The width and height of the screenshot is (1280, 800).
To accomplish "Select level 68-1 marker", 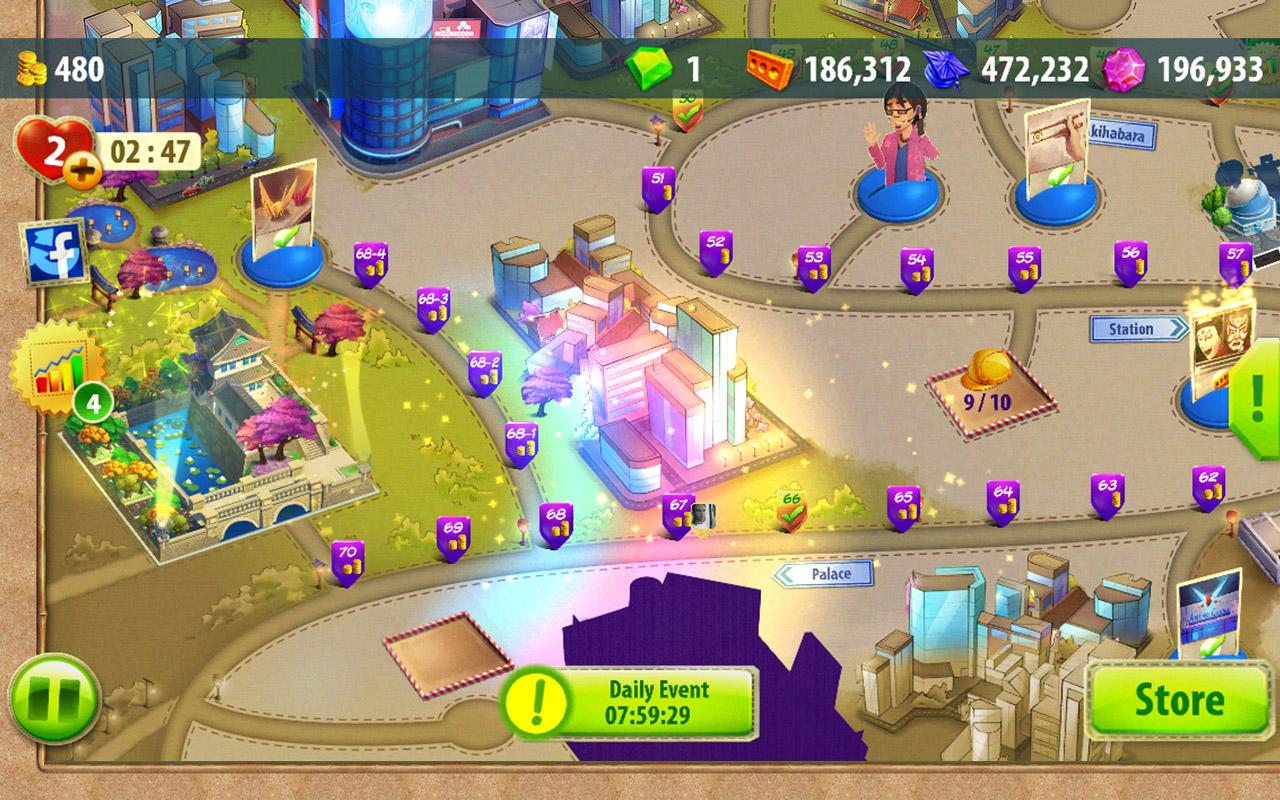I will click(x=521, y=444).
